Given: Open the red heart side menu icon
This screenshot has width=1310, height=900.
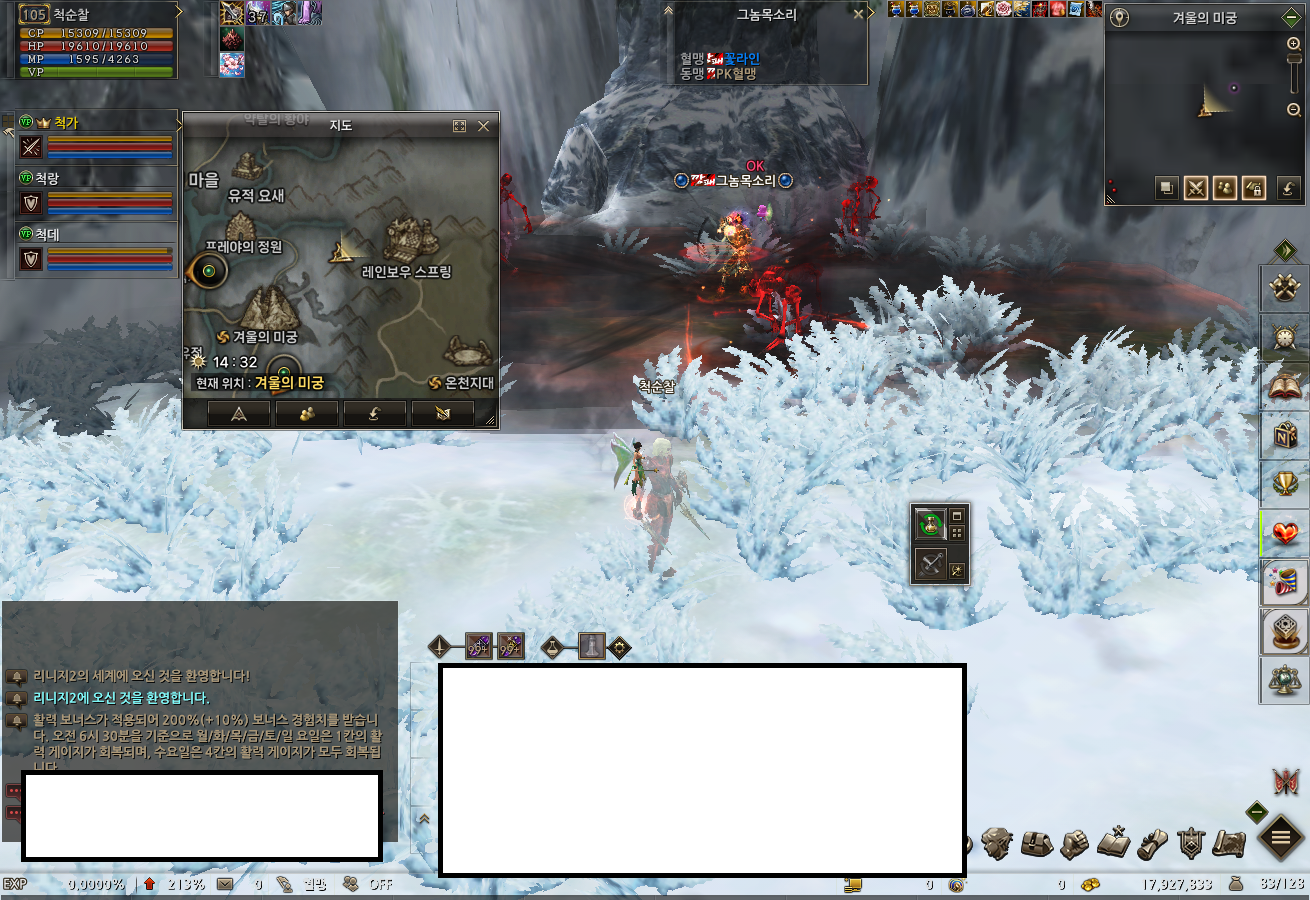Looking at the screenshot, I should pyautogui.click(x=1284, y=533).
